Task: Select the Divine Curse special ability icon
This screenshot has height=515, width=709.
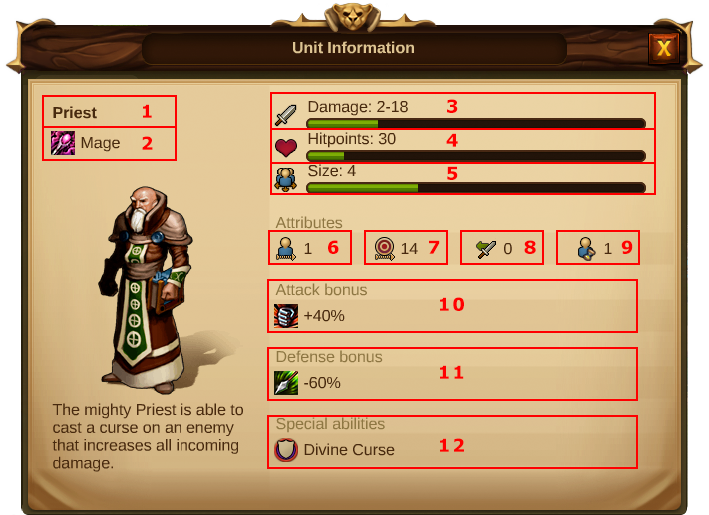Action: point(286,450)
